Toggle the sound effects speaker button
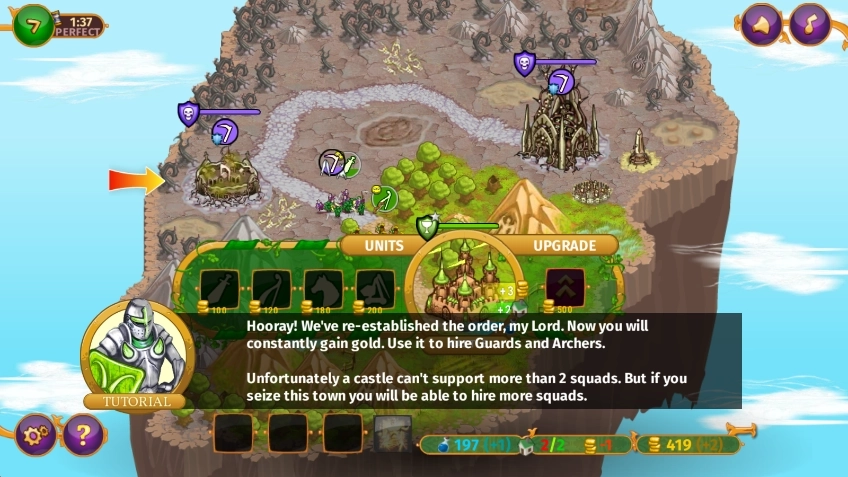This screenshot has height=477, width=848. coord(761,25)
